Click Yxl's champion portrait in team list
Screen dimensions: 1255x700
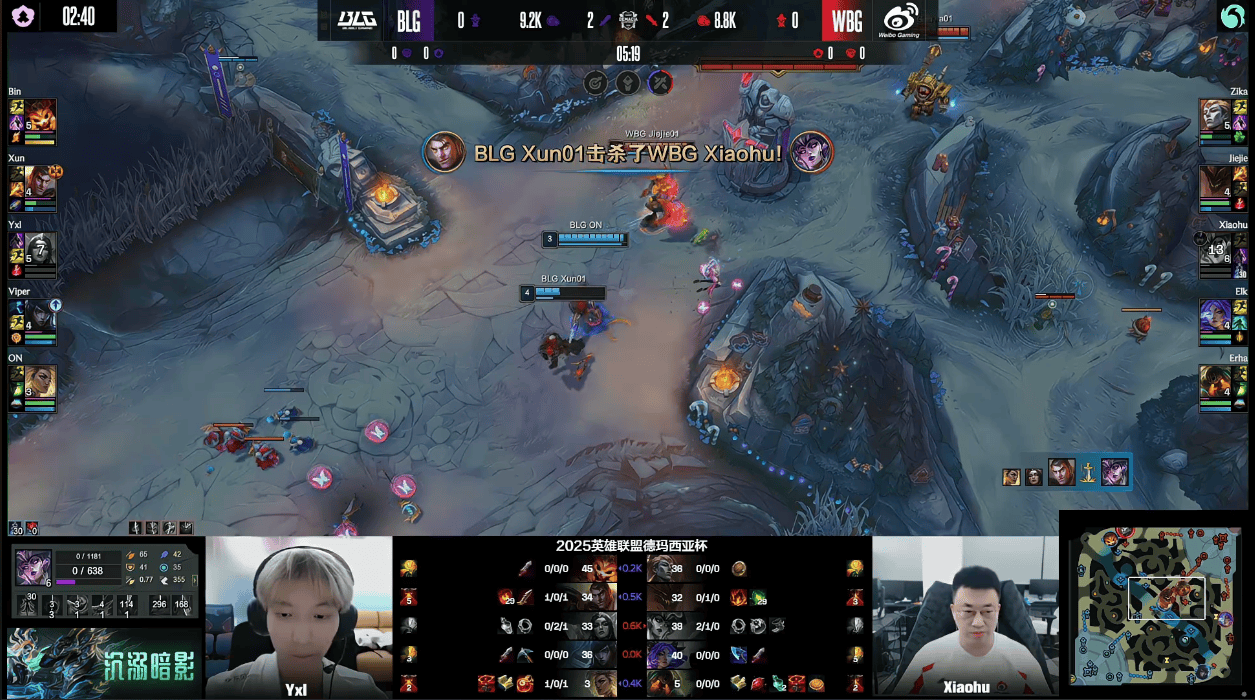pyautogui.click(x=40, y=248)
